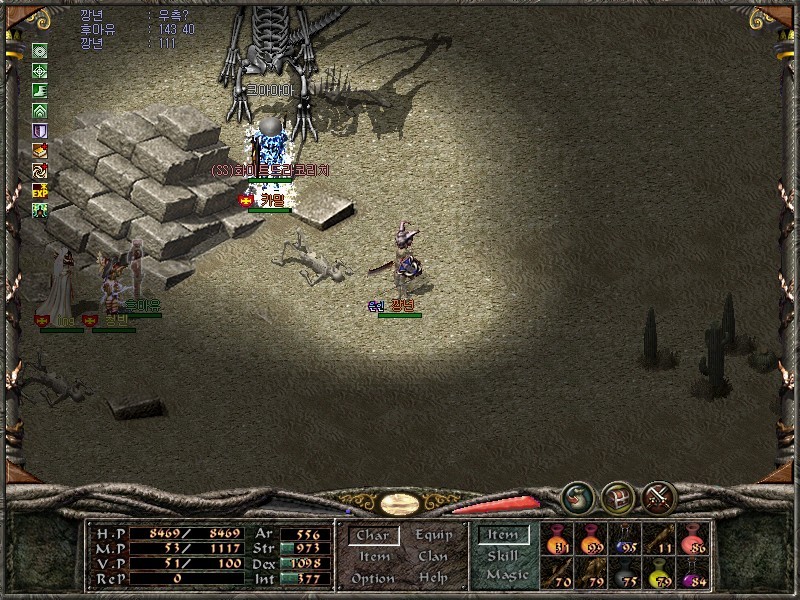Switch to the Magic tab
The image size is (800, 600).
point(506,575)
